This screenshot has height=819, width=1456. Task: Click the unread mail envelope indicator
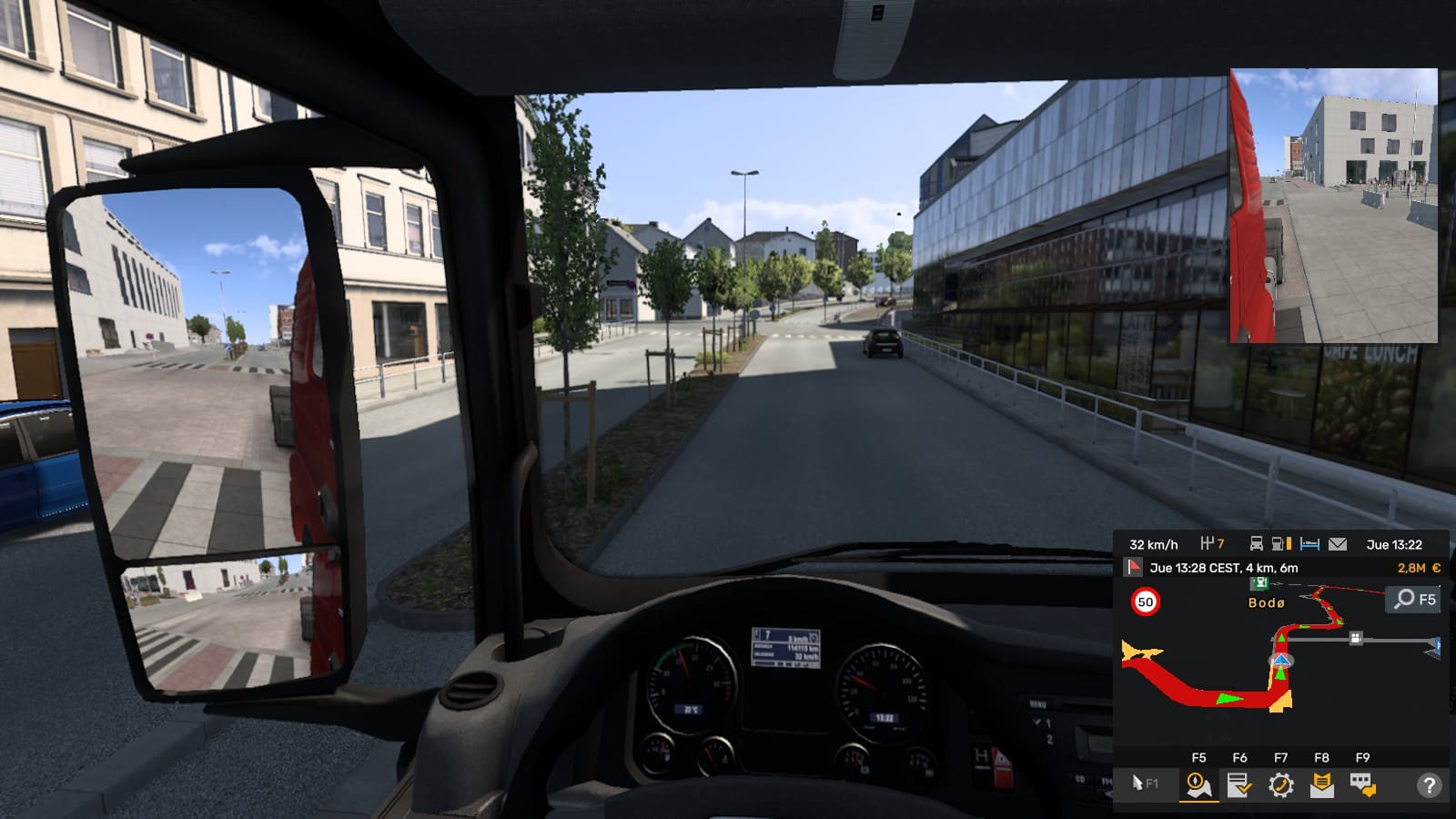click(1337, 544)
